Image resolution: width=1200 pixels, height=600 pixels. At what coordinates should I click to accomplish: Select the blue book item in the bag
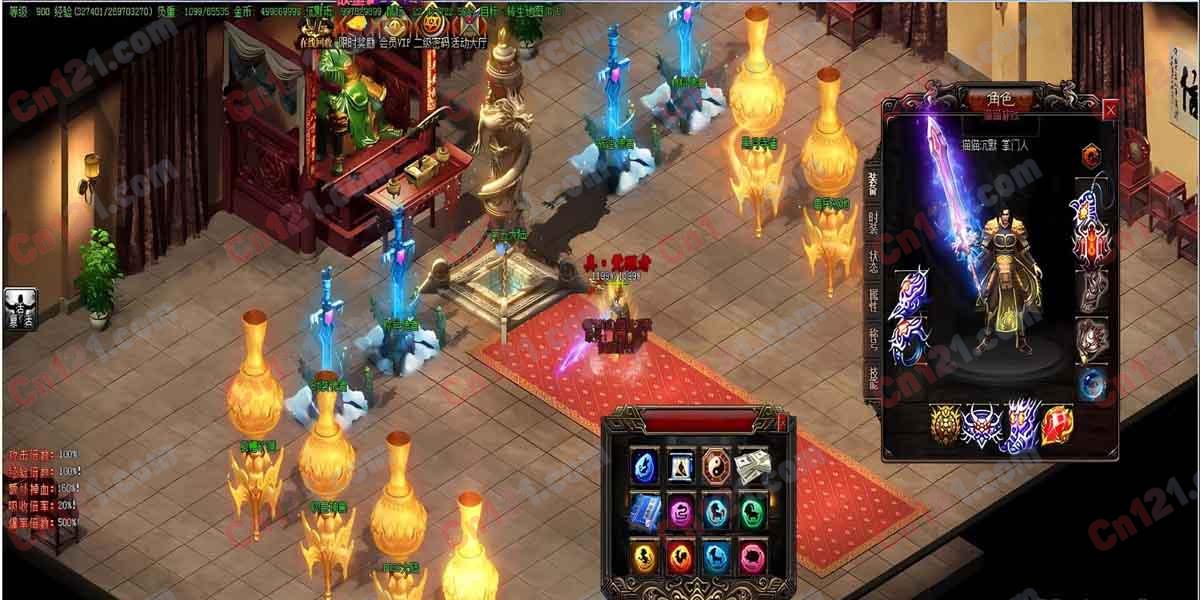645,511
